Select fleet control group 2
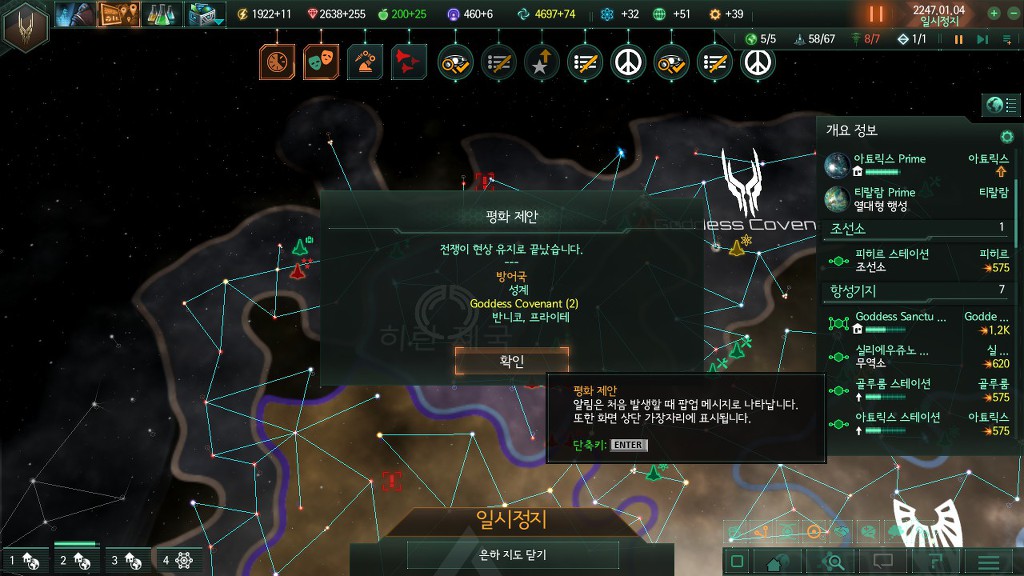 click(x=76, y=561)
